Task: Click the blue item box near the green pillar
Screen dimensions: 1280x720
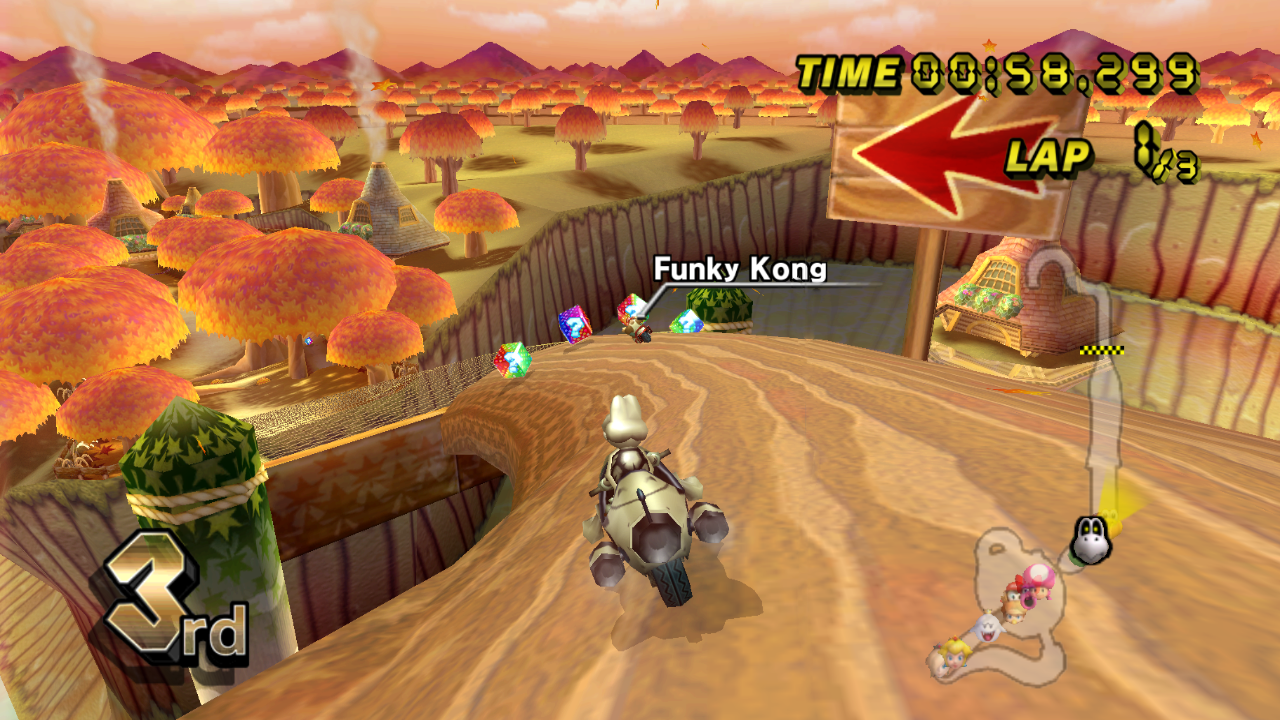Action: [687, 324]
